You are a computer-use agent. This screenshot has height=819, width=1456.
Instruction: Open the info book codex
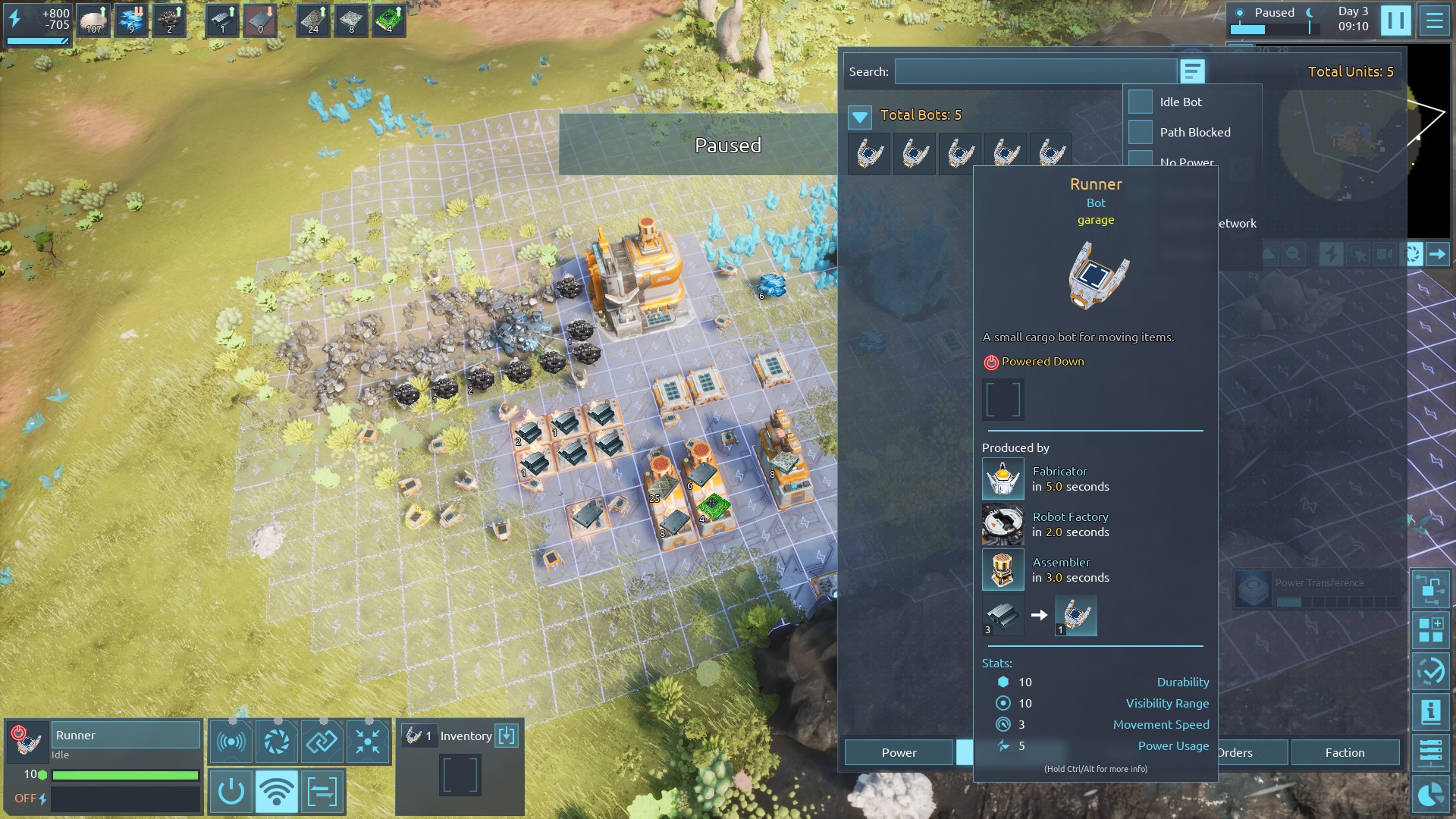coord(1431,712)
